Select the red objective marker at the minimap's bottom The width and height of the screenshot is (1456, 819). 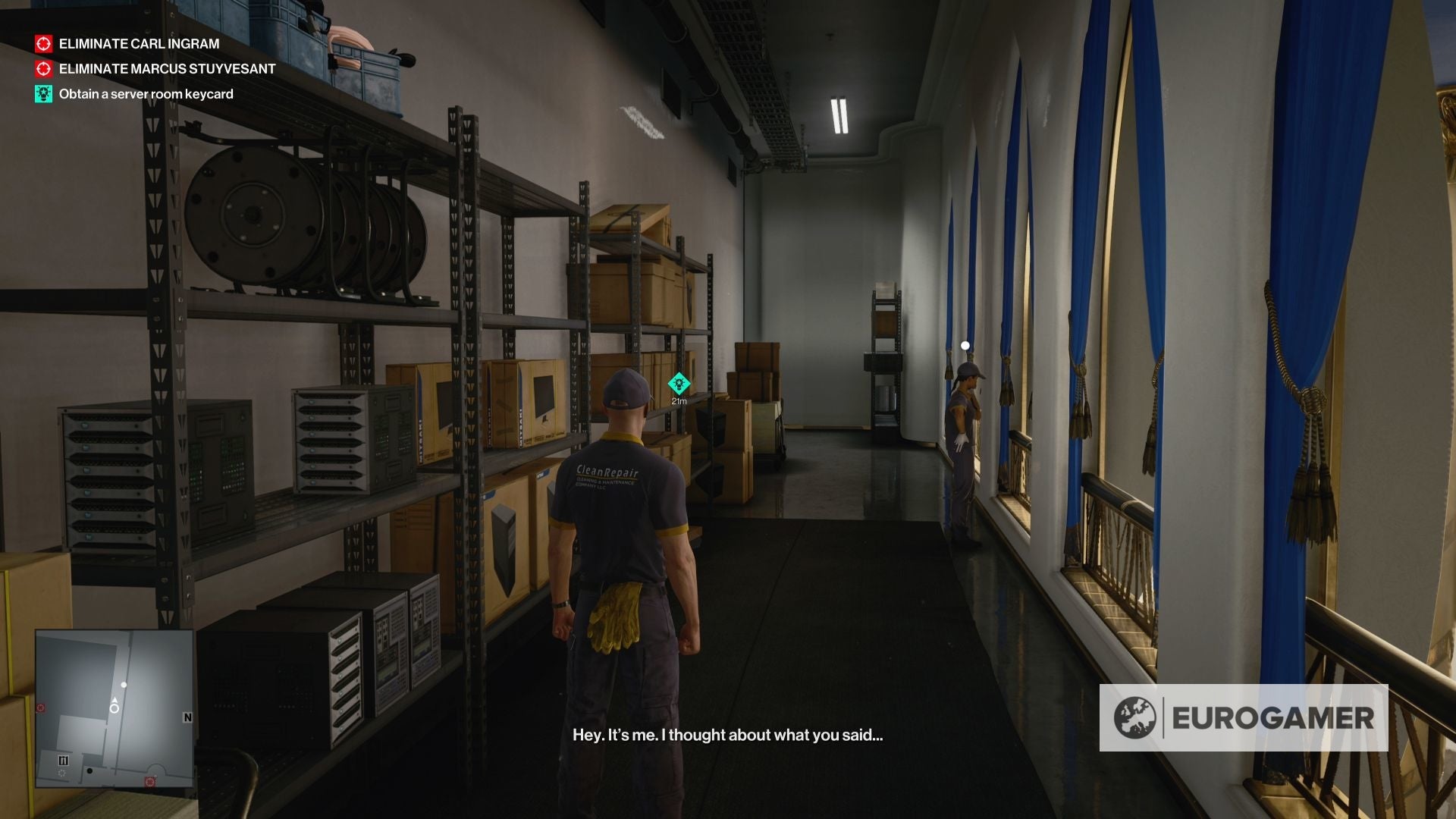coord(150,782)
